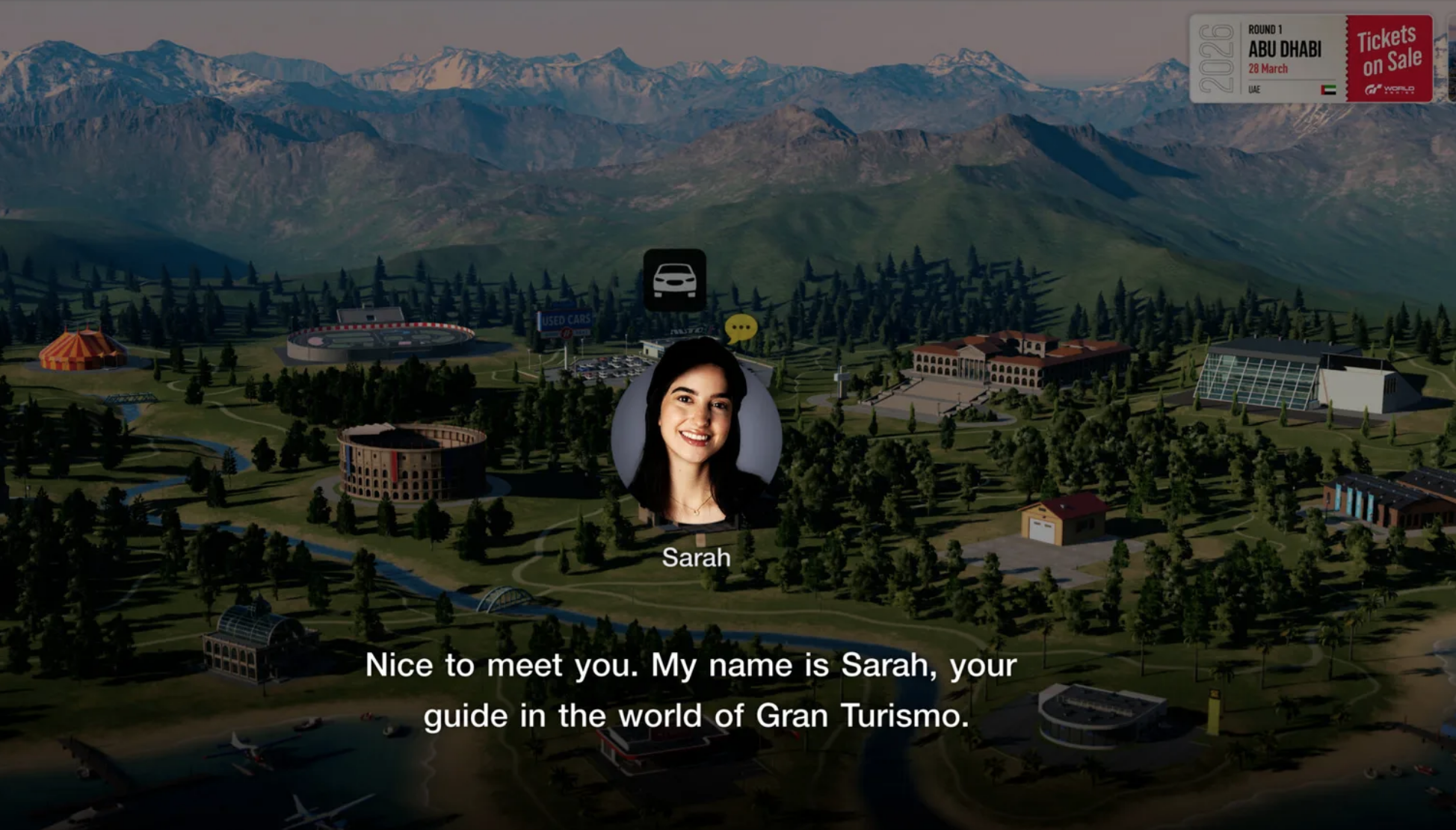Click the Round 1 Abu Dhabi ticket

click(1286, 52)
